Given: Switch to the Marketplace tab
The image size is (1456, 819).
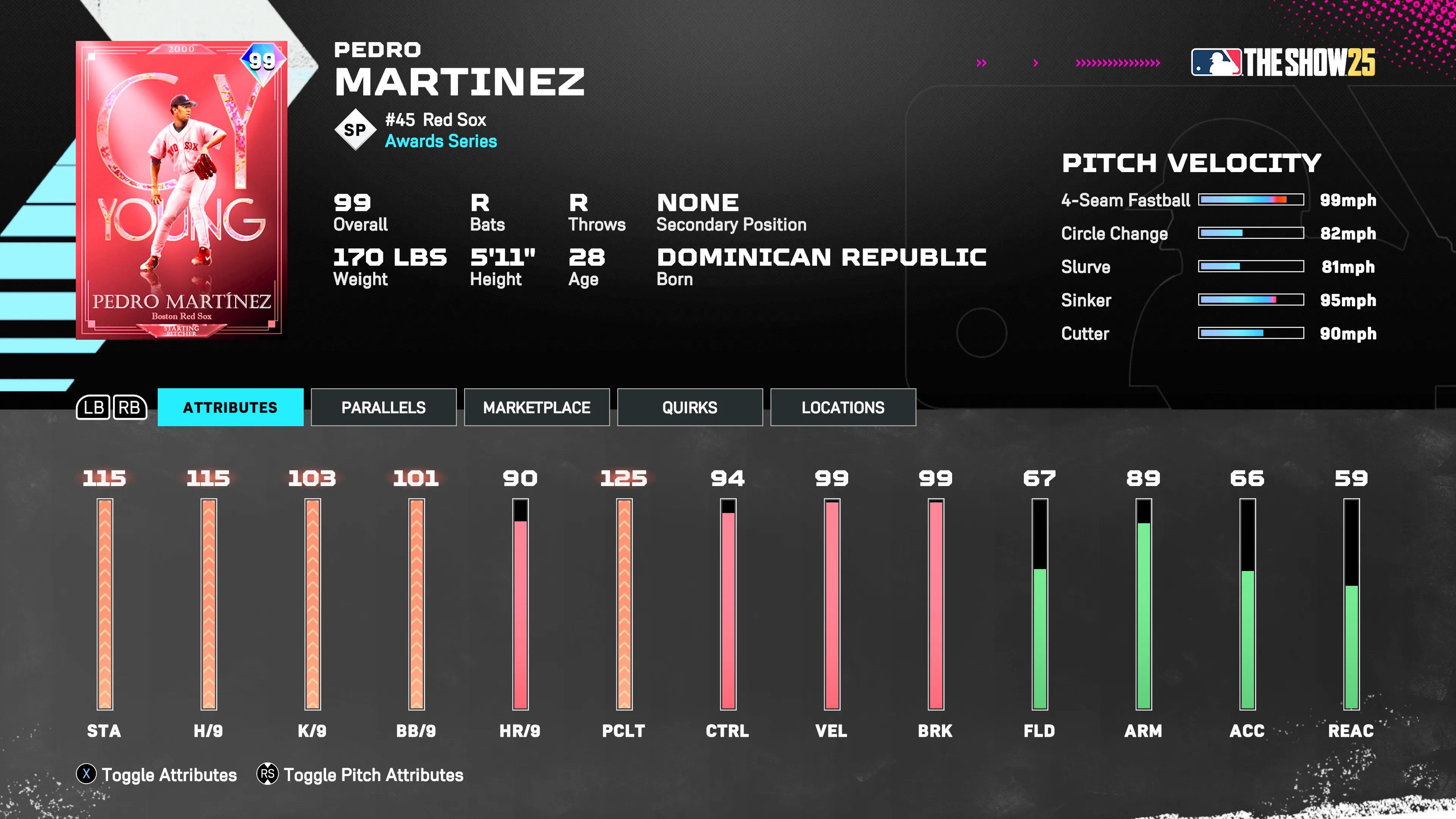Looking at the screenshot, I should click(x=536, y=407).
